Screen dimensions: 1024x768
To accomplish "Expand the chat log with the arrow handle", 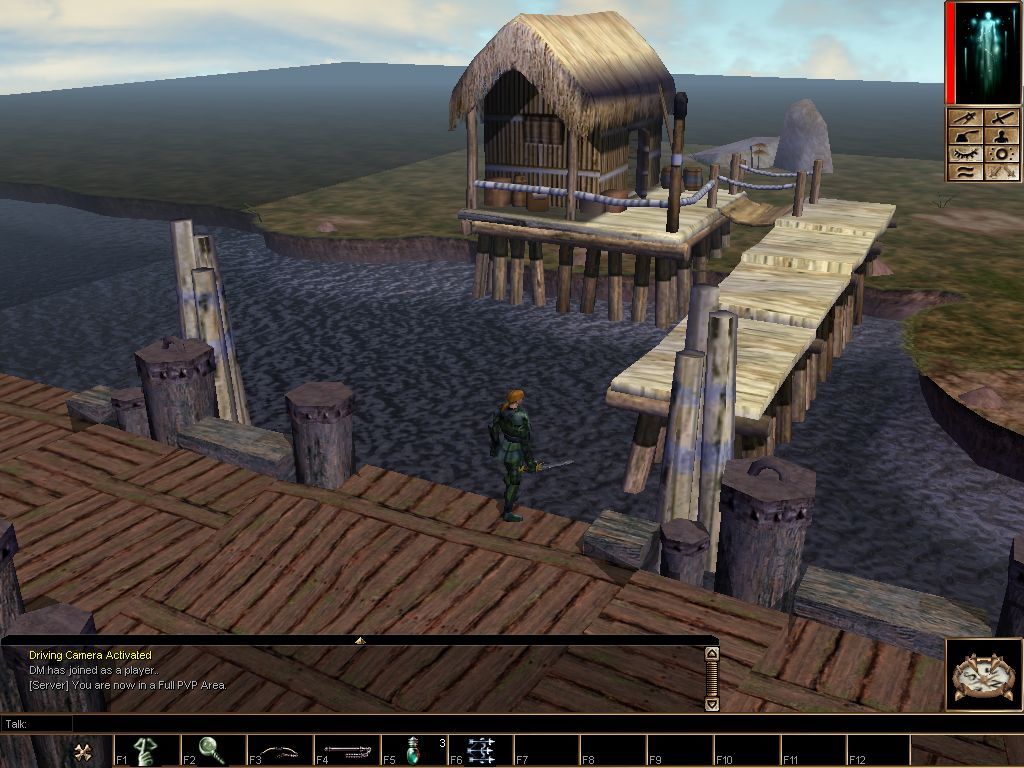I will [x=360, y=640].
